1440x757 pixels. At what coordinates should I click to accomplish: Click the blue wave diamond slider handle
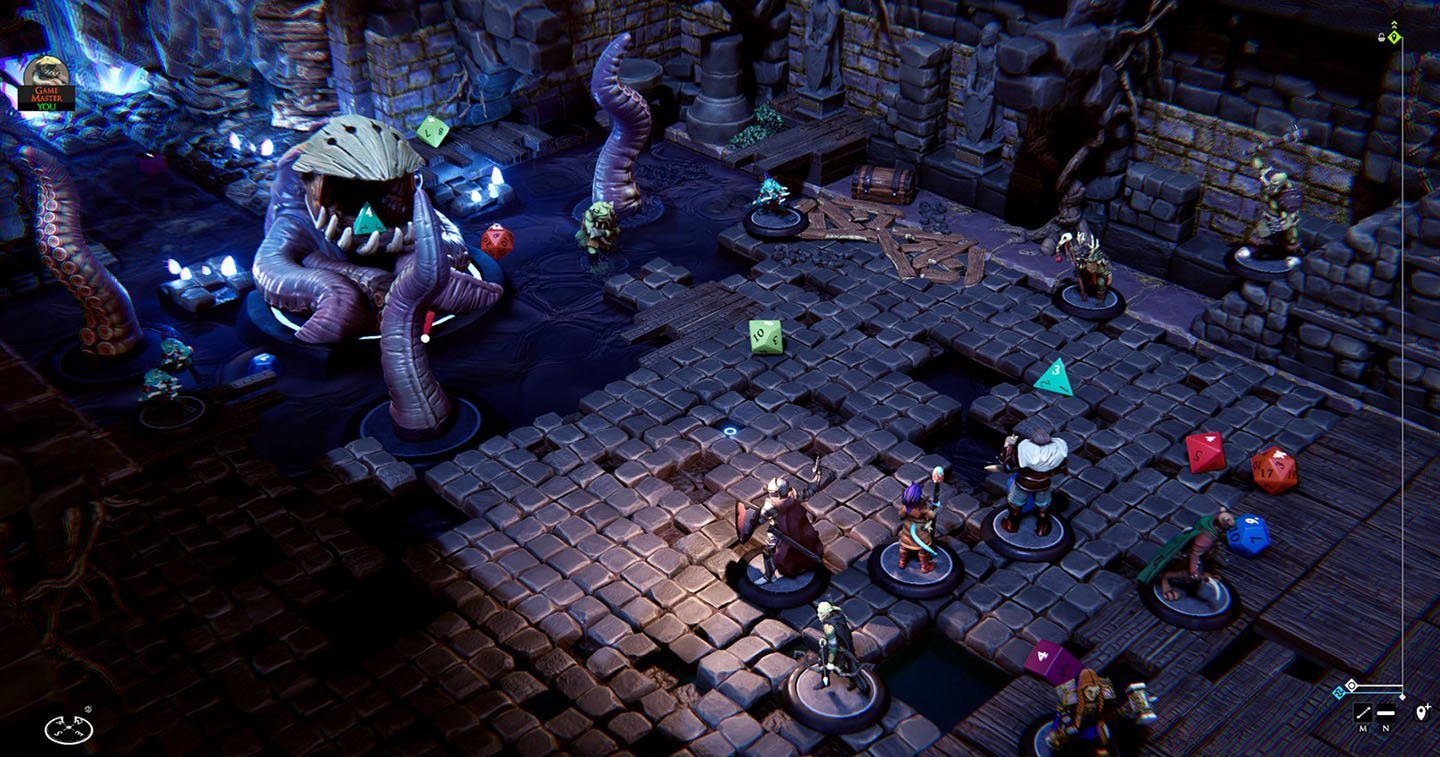1339,691
